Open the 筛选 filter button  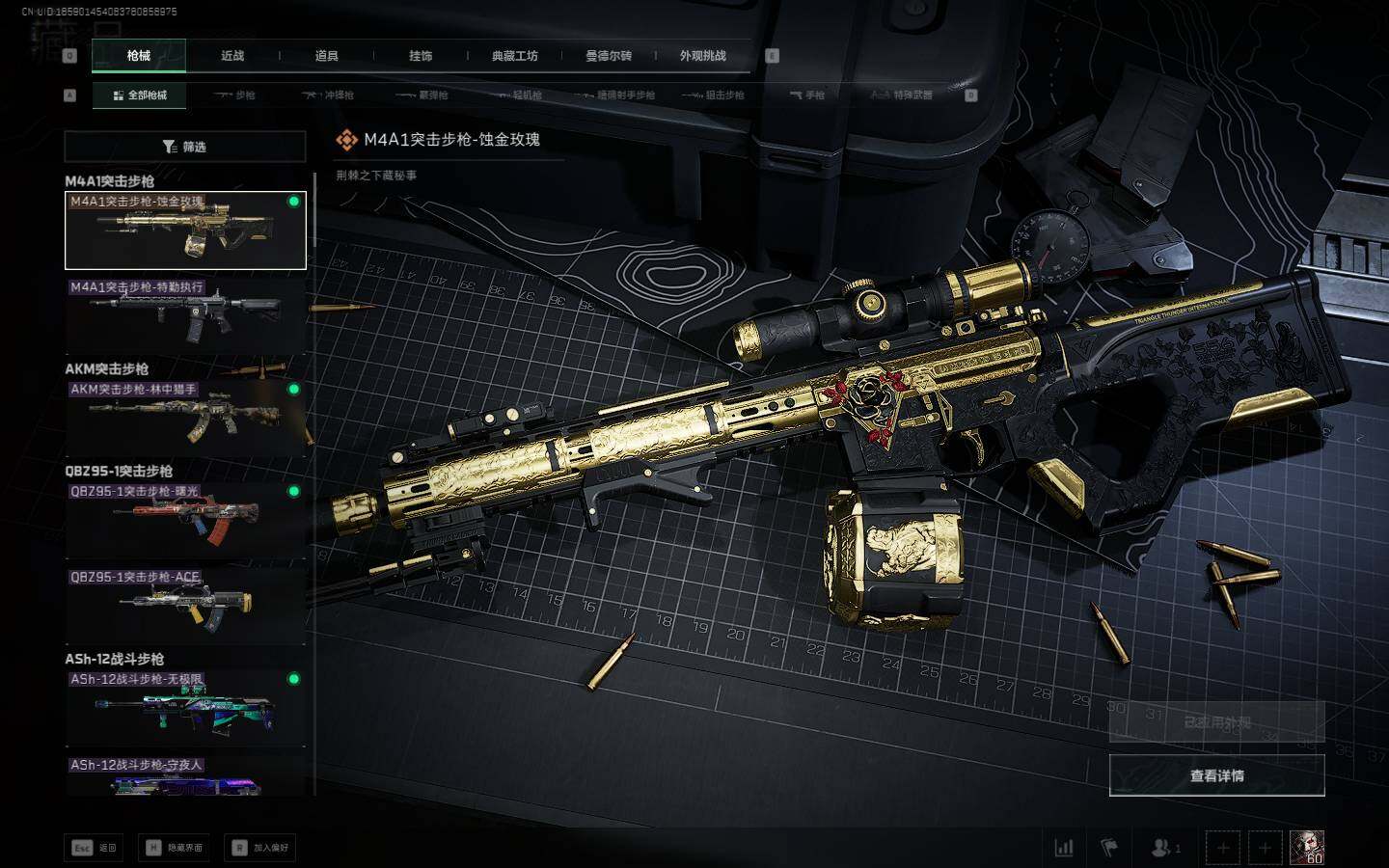point(185,147)
